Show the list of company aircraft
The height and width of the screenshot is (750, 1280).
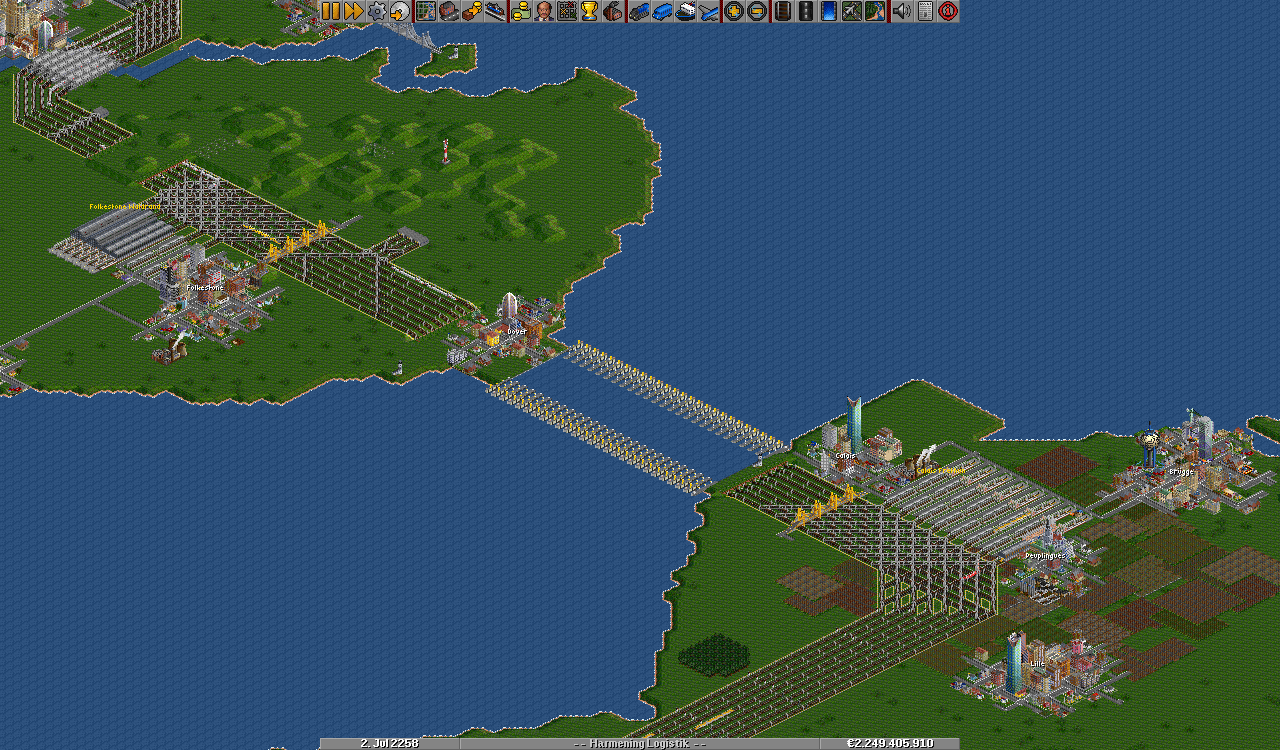tap(709, 11)
